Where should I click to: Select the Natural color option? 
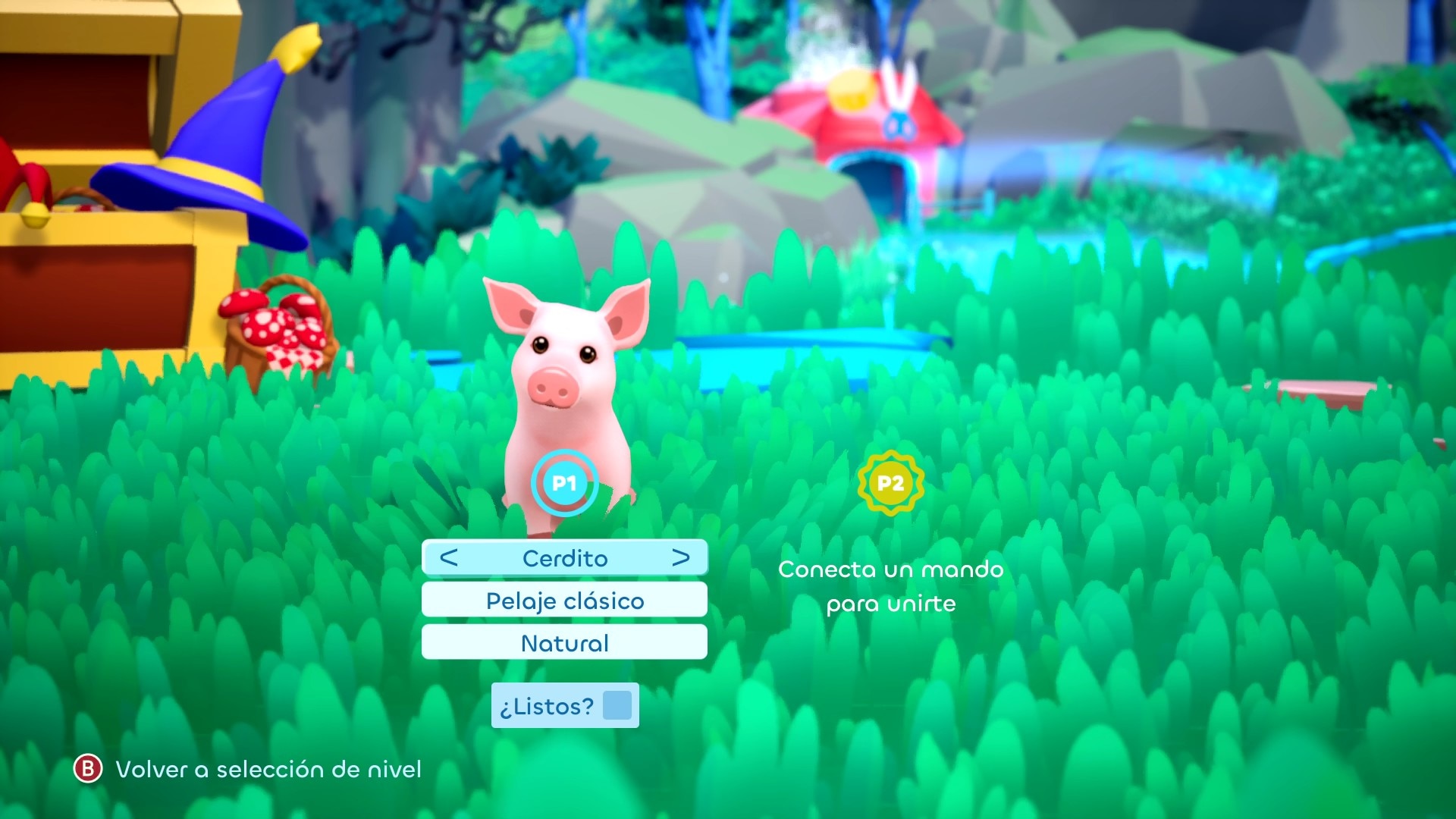pyautogui.click(x=564, y=643)
